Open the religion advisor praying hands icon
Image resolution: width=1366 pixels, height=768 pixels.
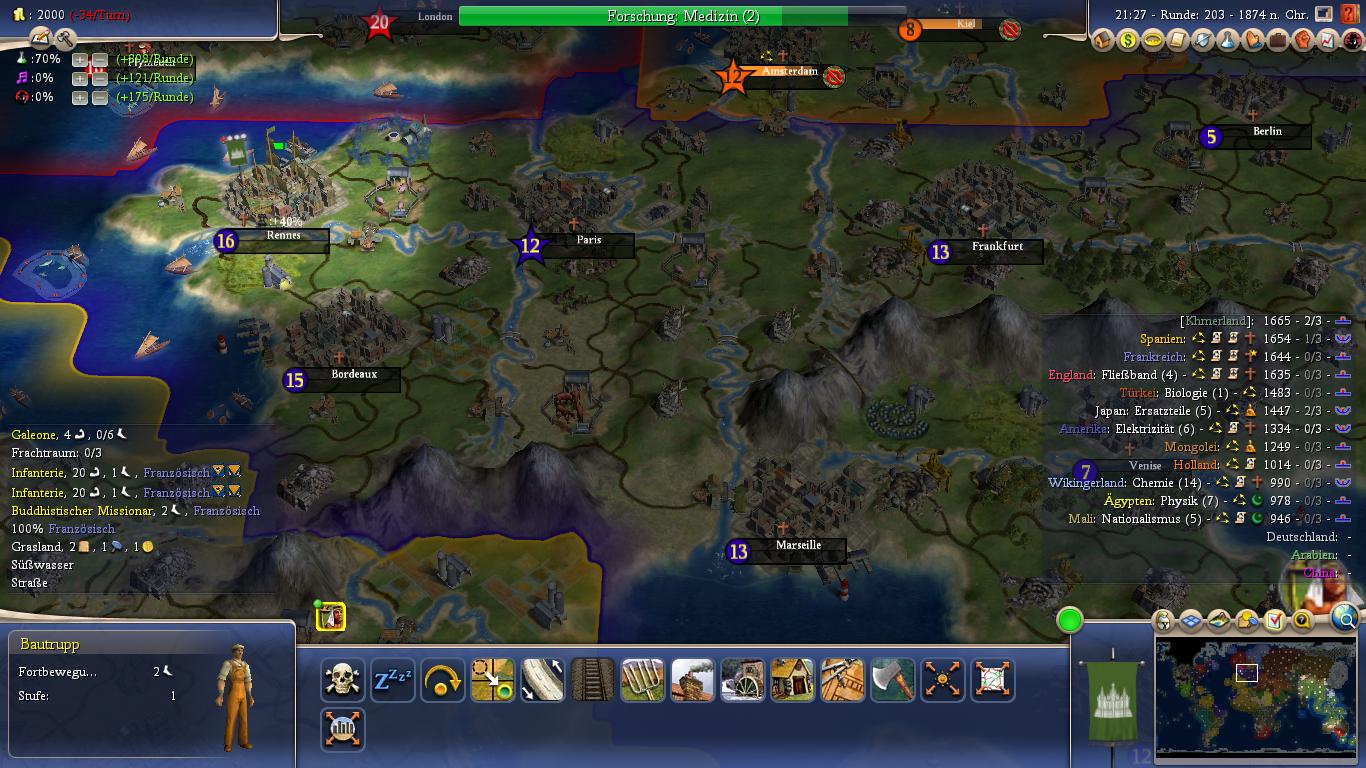[1253, 41]
